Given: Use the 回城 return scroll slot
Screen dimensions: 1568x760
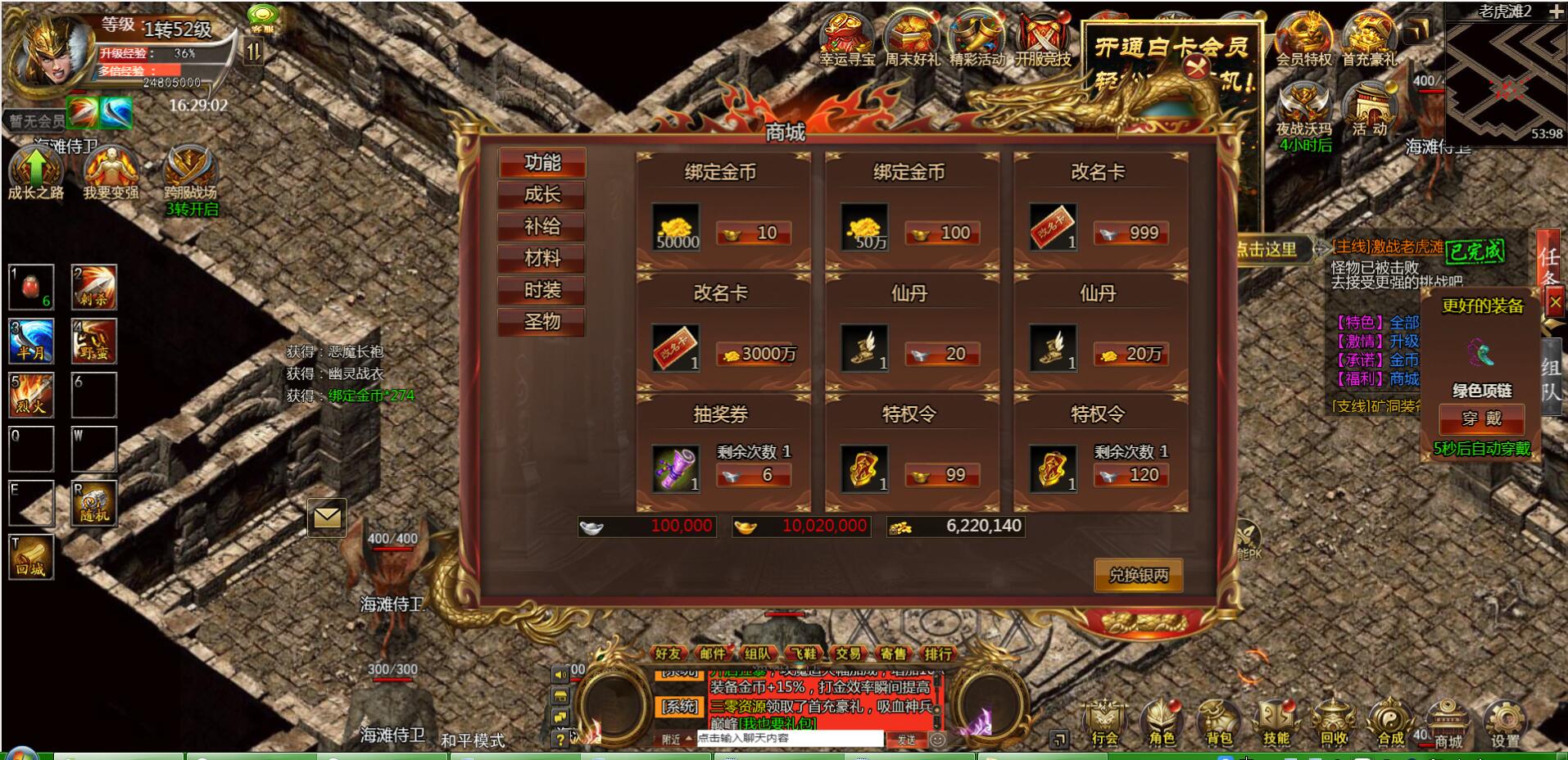Looking at the screenshot, I should [x=32, y=557].
